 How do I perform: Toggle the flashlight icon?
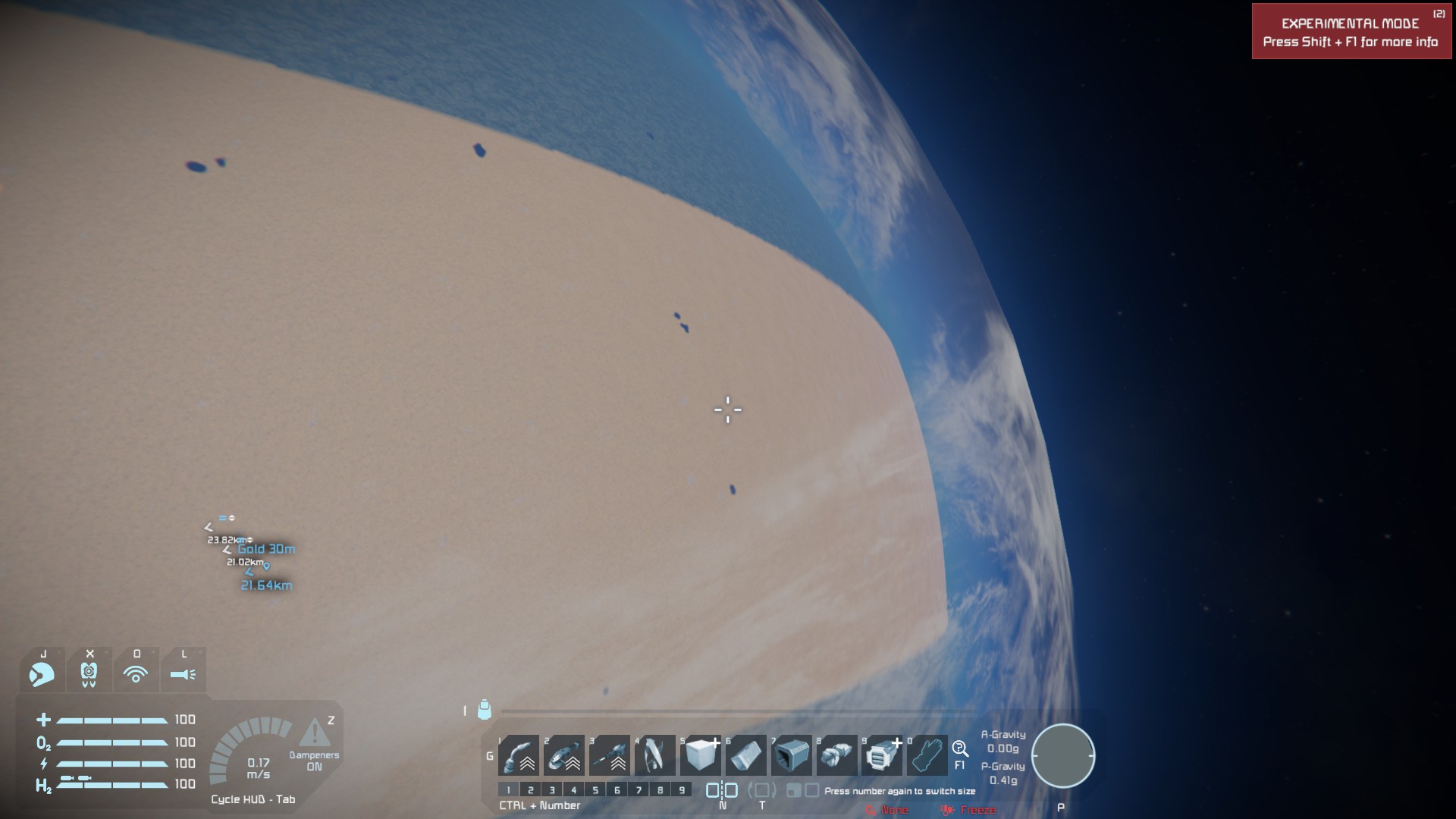(x=183, y=673)
